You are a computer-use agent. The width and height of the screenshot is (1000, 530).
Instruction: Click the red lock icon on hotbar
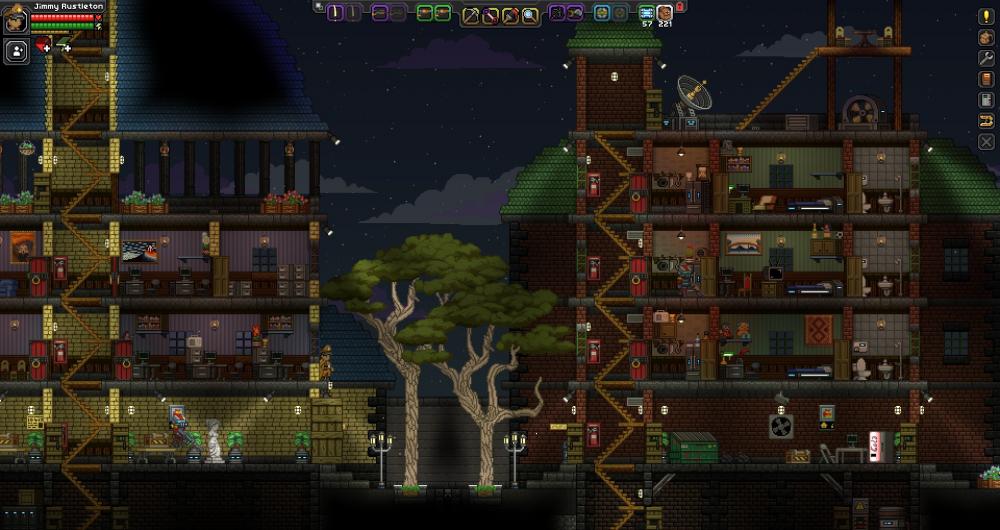[681, 7]
